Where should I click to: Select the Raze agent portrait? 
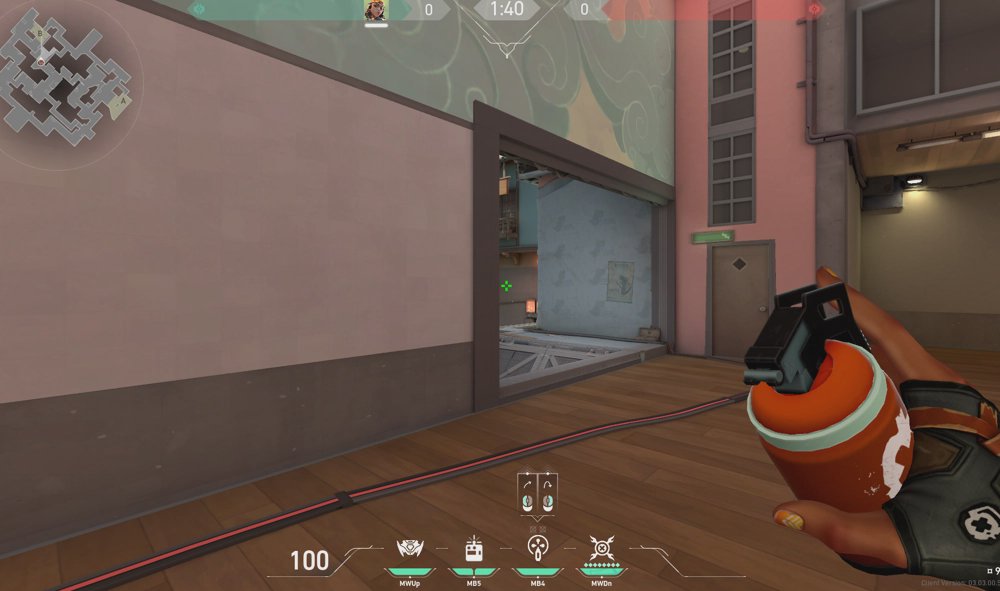(x=376, y=10)
